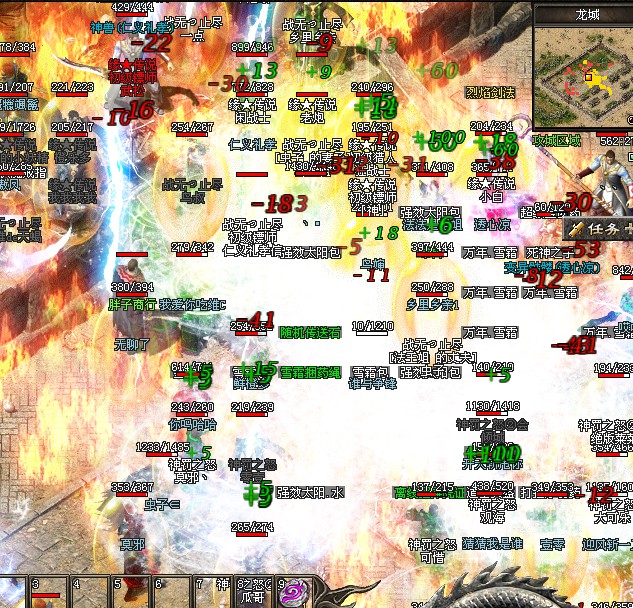Click the 龙城 minimap
The width and height of the screenshot is (633, 608).
coord(583,76)
